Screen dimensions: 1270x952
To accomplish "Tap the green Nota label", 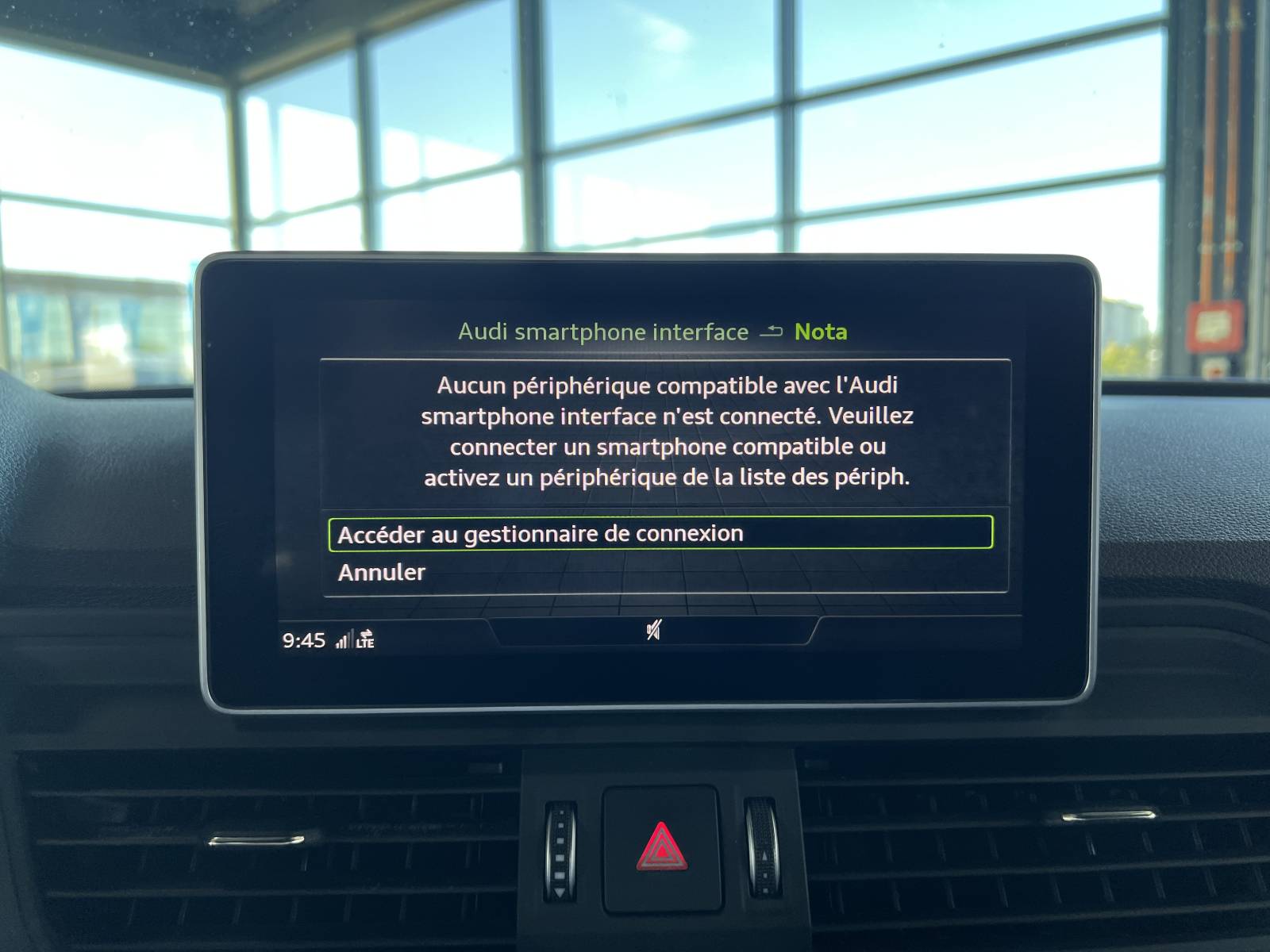I will pyautogui.click(x=822, y=332).
